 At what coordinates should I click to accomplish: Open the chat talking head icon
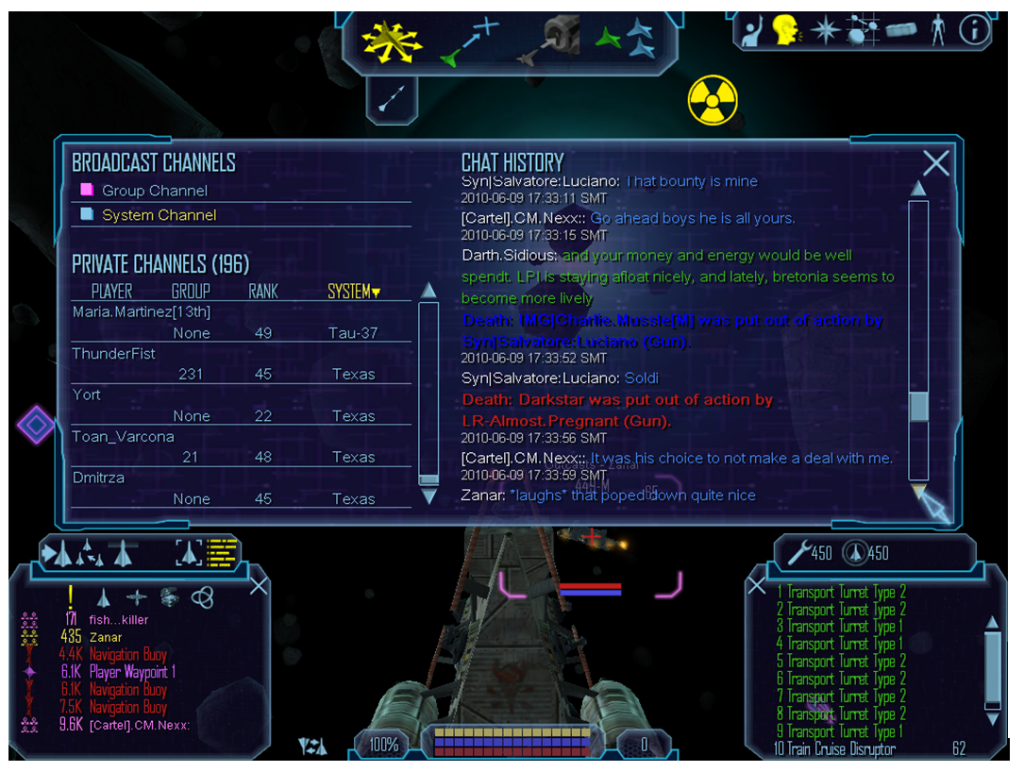click(786, 30)
